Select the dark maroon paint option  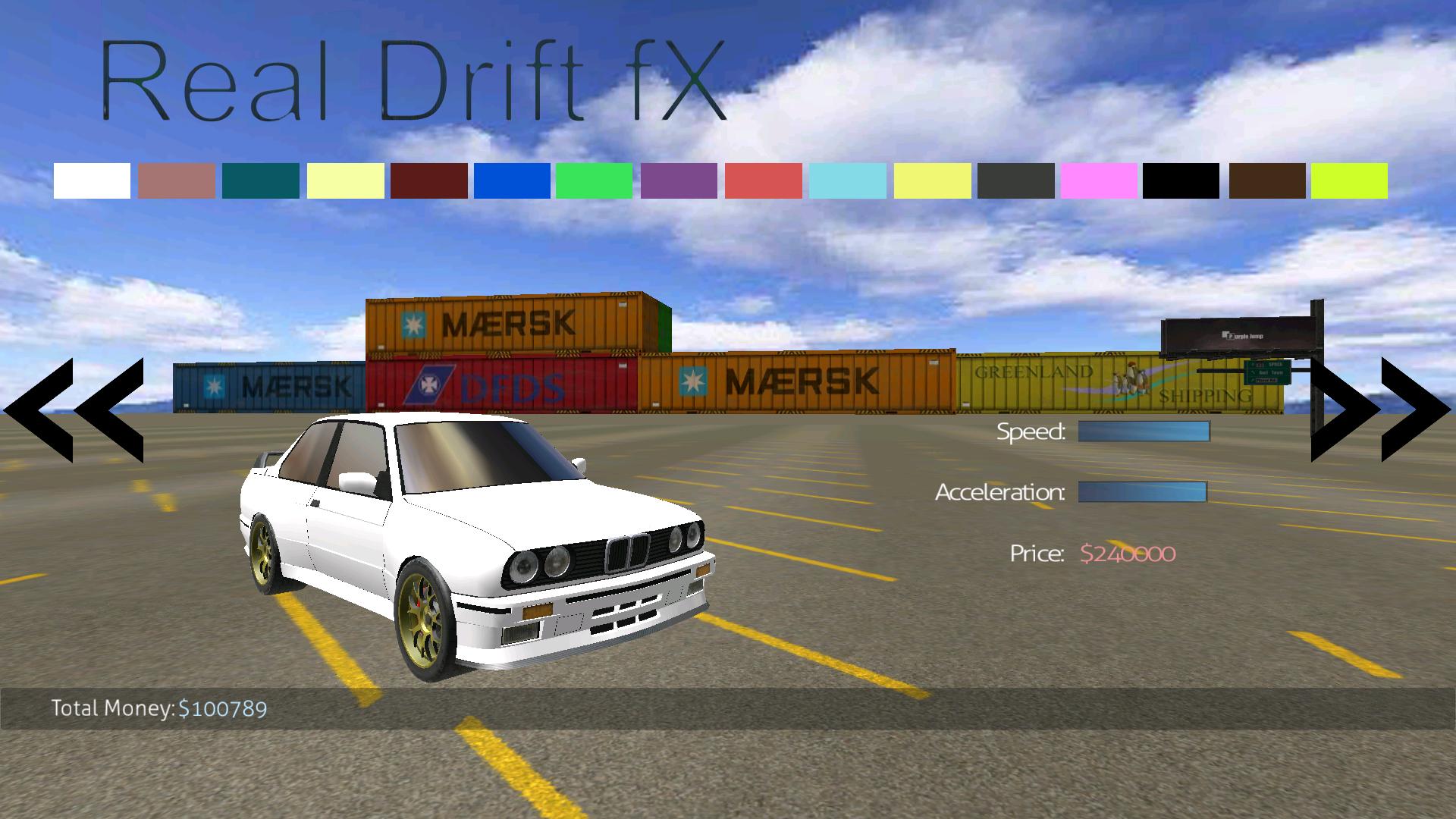click(431, 180)
